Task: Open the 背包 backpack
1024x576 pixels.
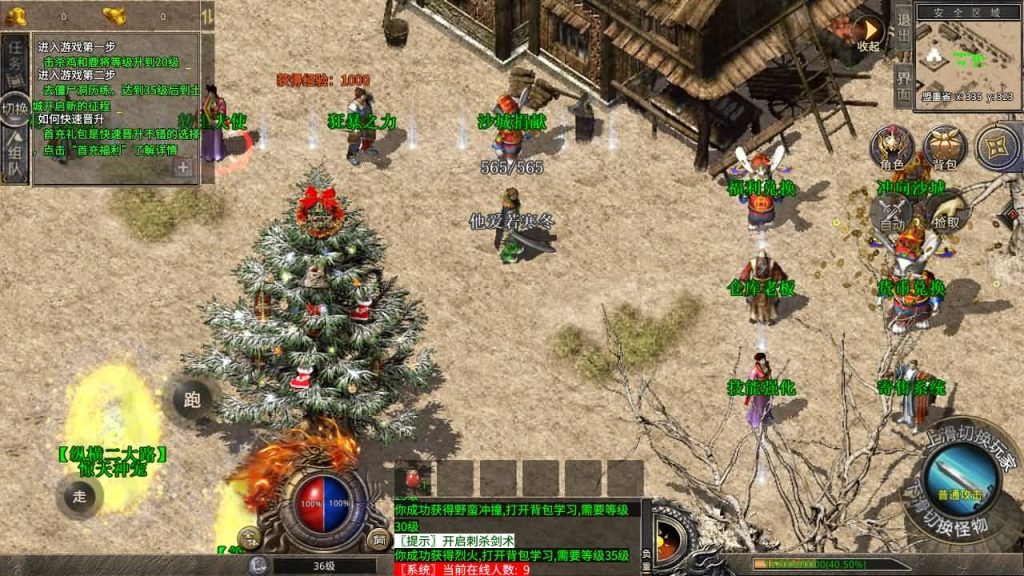Action: [x=944, y=148]
